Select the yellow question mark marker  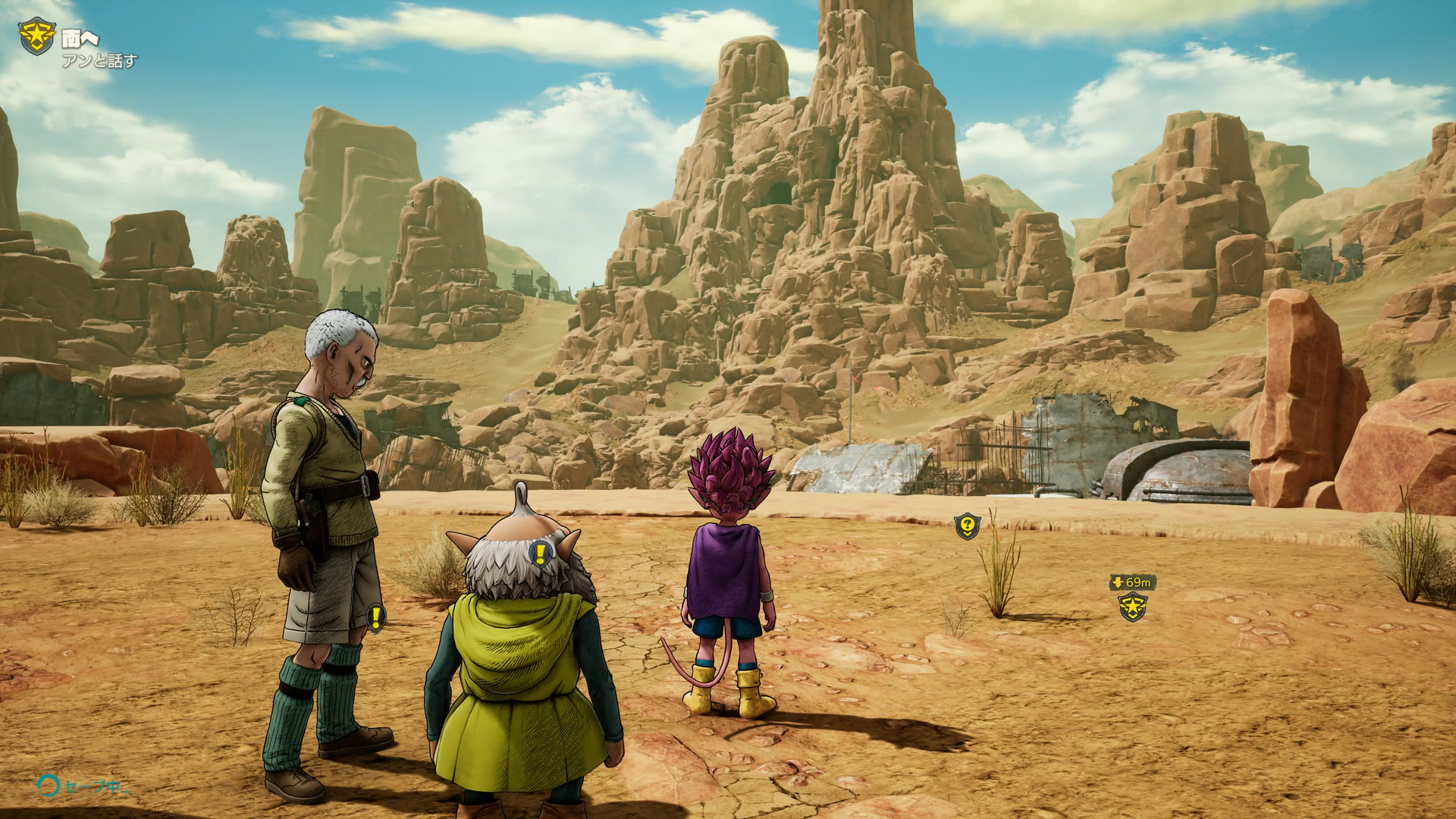967,525
